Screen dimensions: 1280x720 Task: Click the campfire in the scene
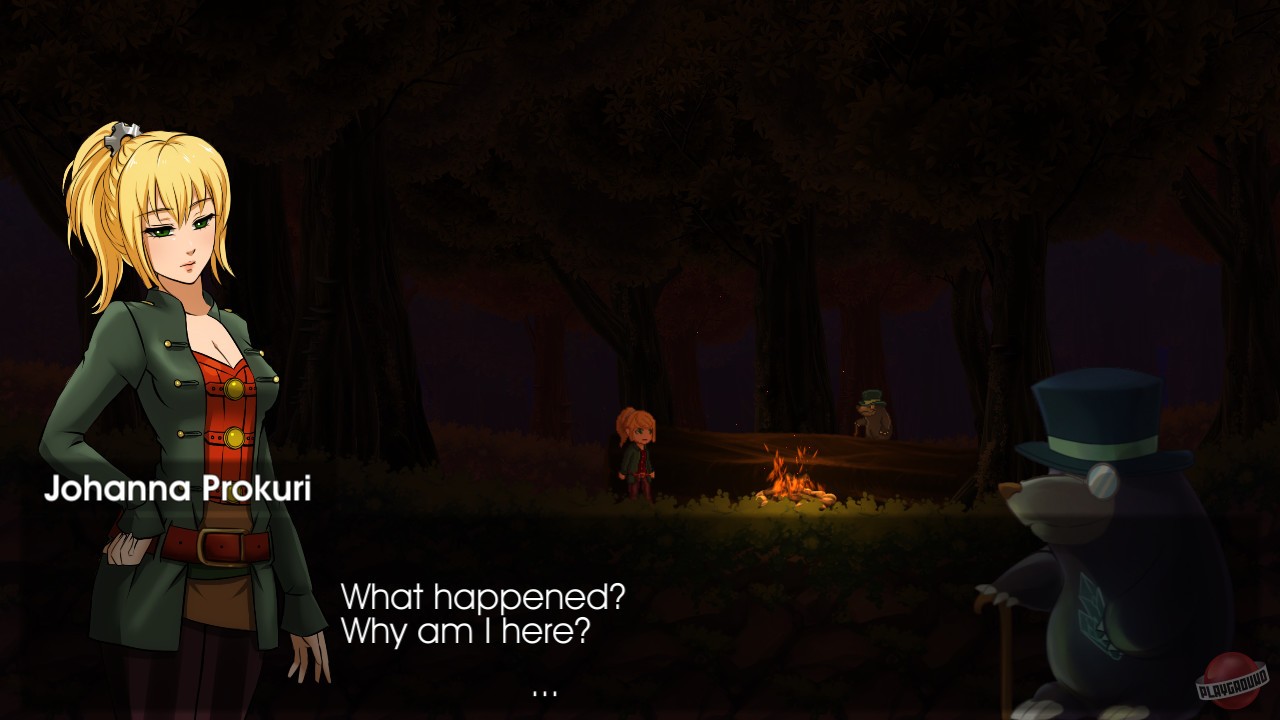tap(795, 480)
